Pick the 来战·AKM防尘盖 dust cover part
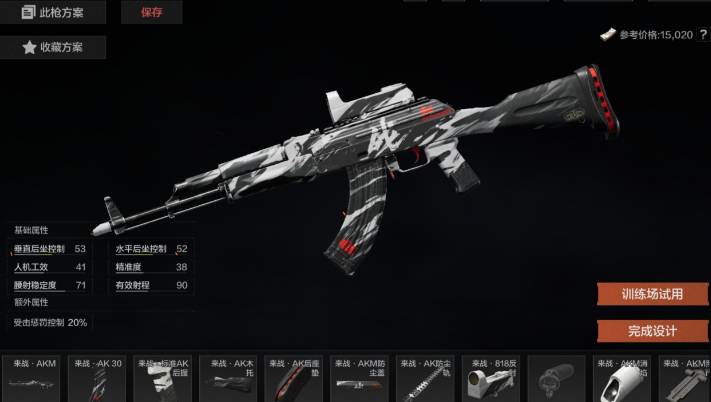Viewport: 711px width, 402px height. pyautogui.click(x=360, y=378)
